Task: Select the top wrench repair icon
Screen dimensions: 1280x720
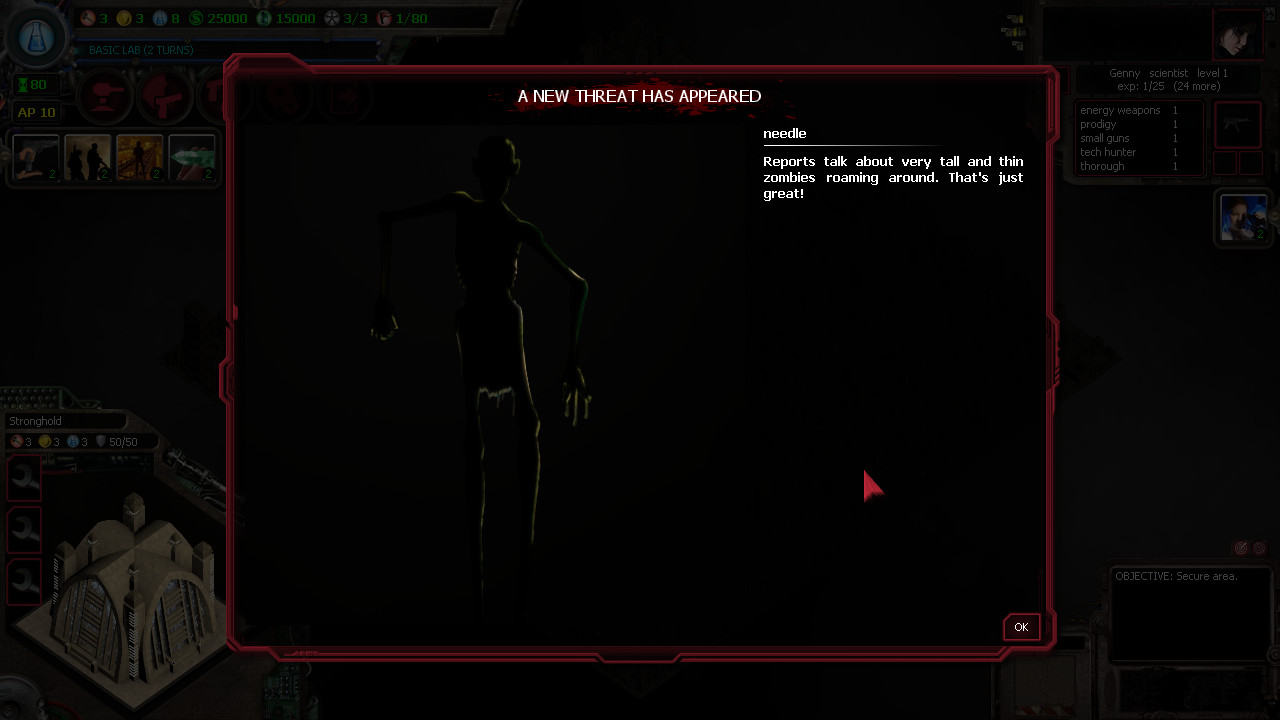Action: (x=23, y=478)
